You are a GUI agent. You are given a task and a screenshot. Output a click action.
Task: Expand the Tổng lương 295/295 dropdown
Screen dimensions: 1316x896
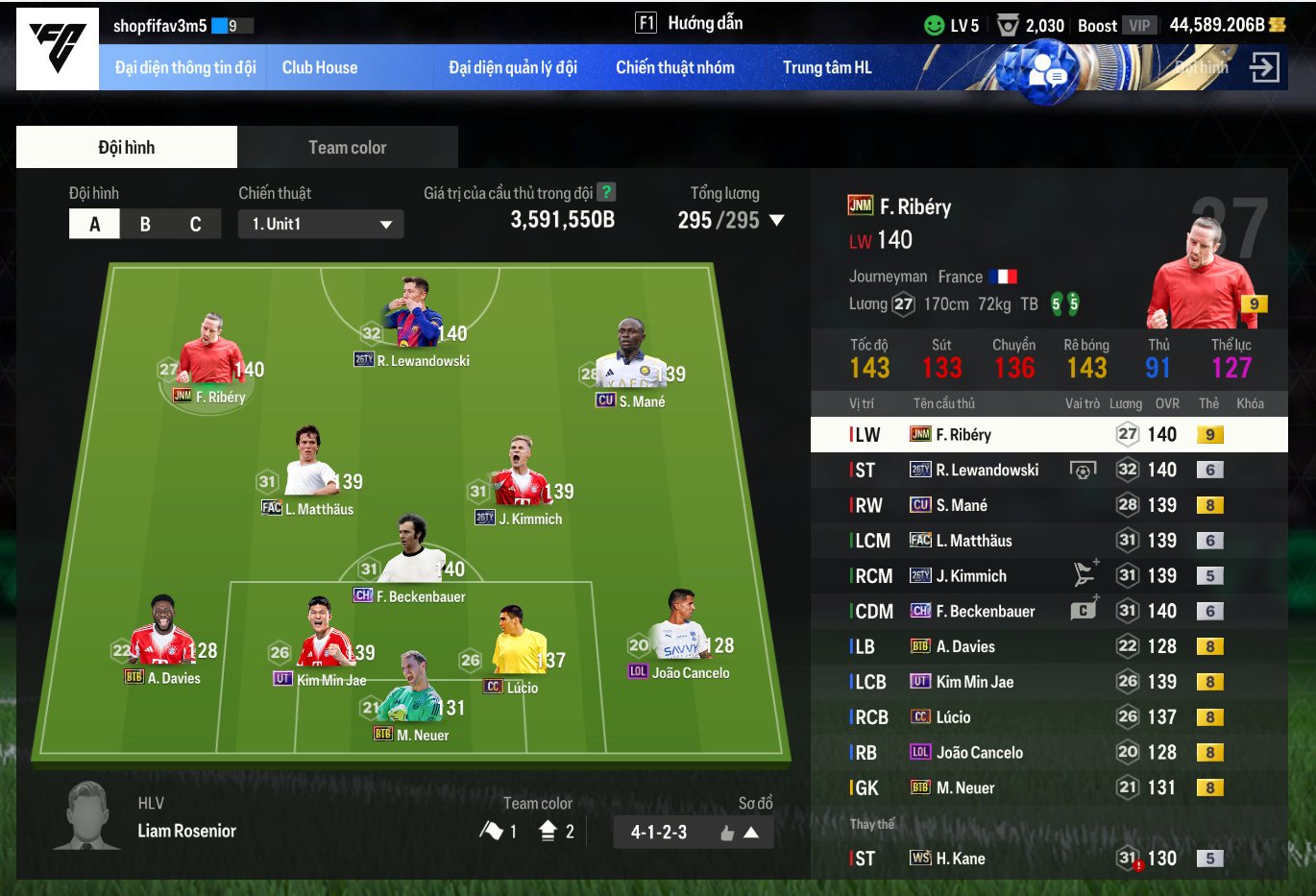coord(776,220)
